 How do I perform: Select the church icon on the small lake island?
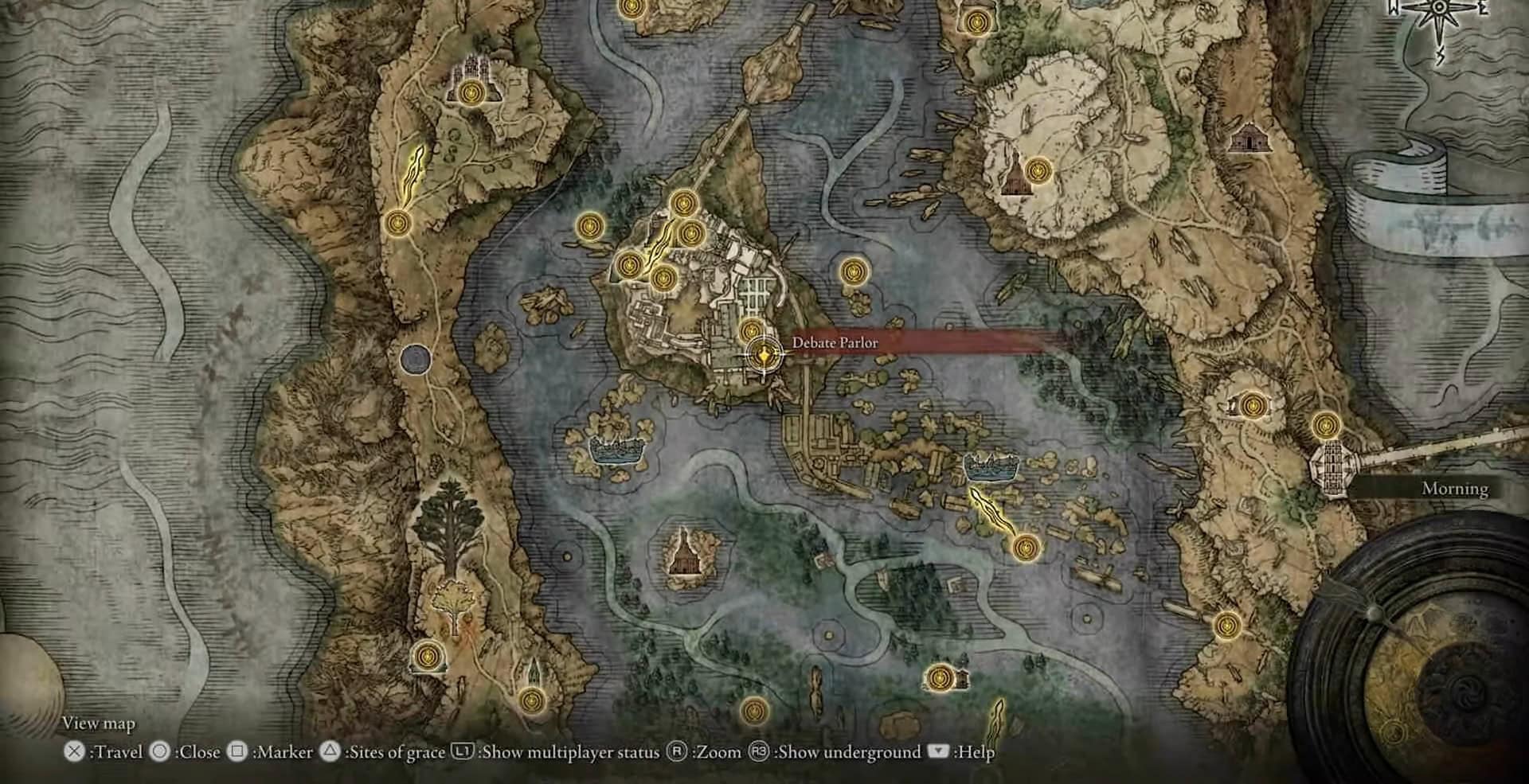683,550
